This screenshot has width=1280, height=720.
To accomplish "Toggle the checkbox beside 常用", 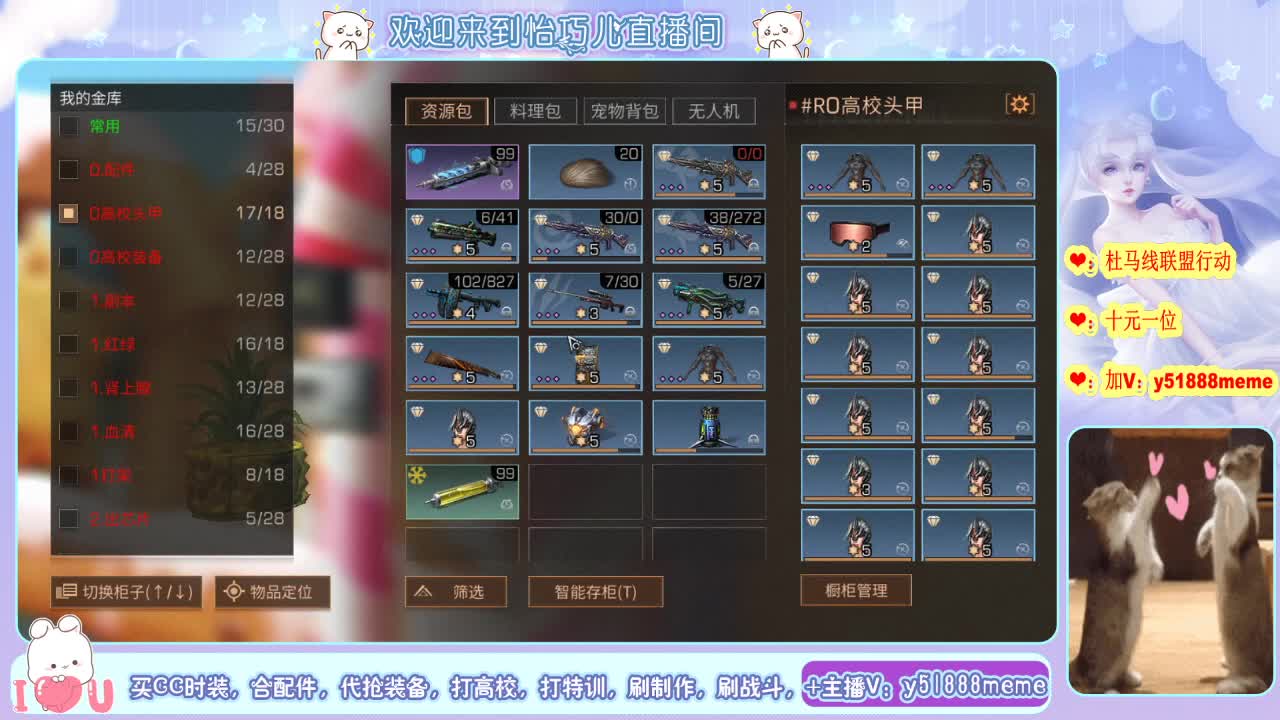I will click(x=68, y=127).
